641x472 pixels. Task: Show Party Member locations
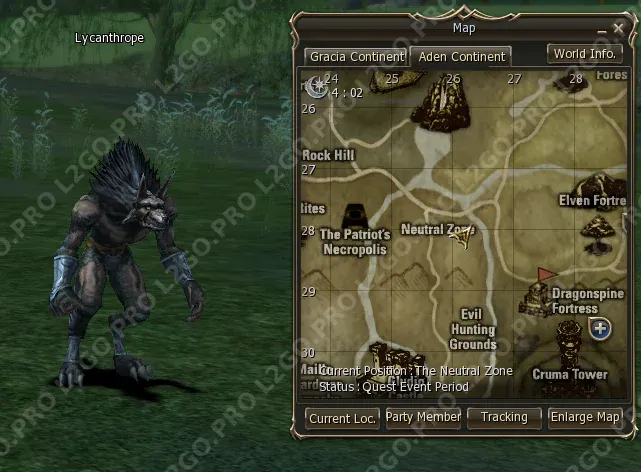(x=423, y=417)
